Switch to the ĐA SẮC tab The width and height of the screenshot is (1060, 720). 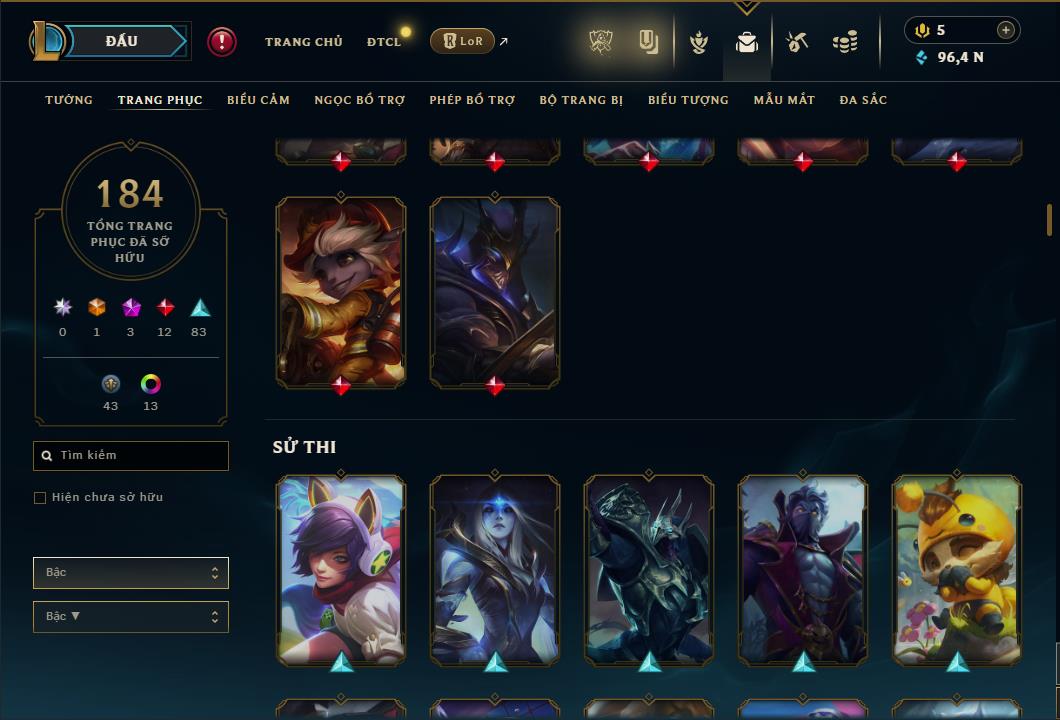click(863, 100)
